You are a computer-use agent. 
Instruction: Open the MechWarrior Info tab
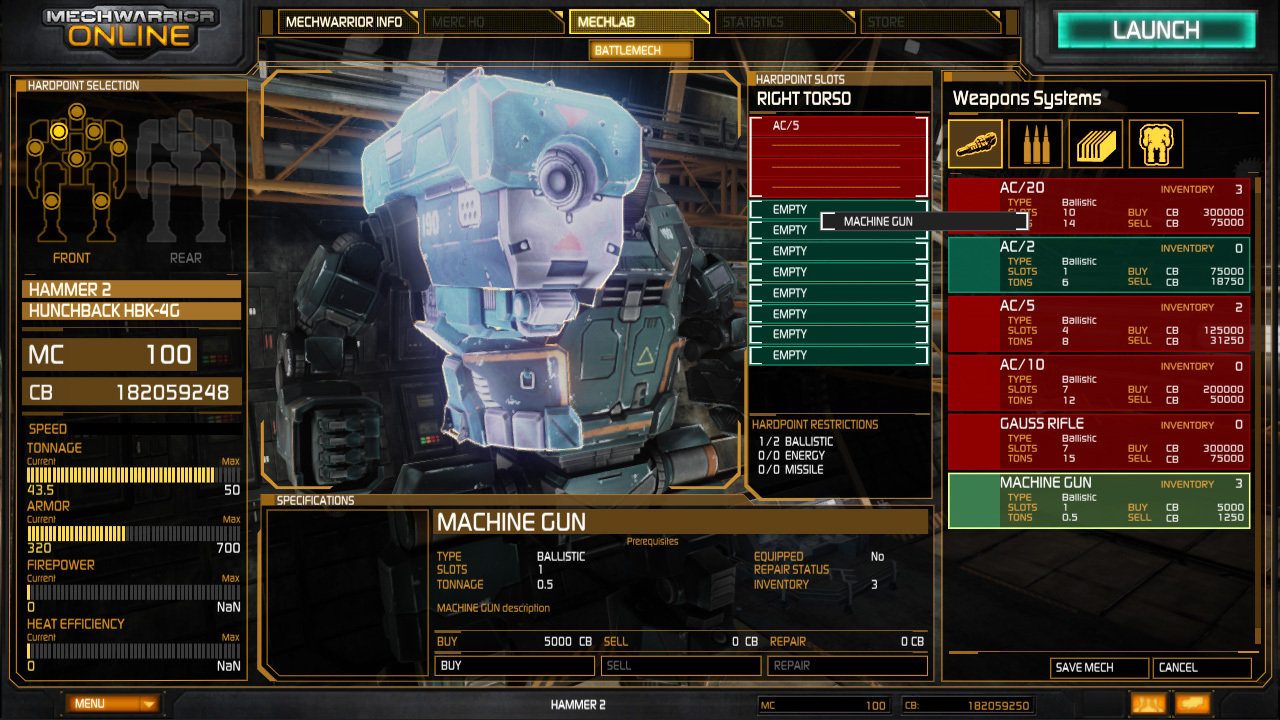pos(345,22)
